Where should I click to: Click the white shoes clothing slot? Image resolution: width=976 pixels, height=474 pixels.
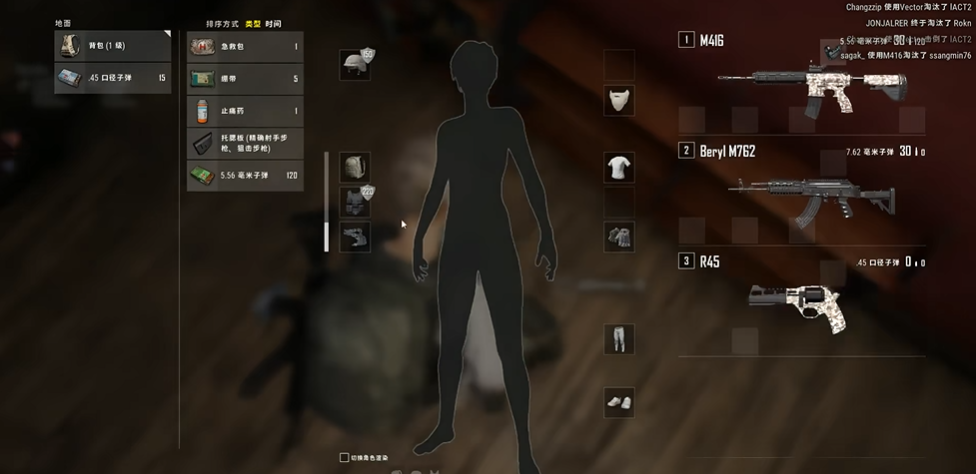click(x=619, y=402)
